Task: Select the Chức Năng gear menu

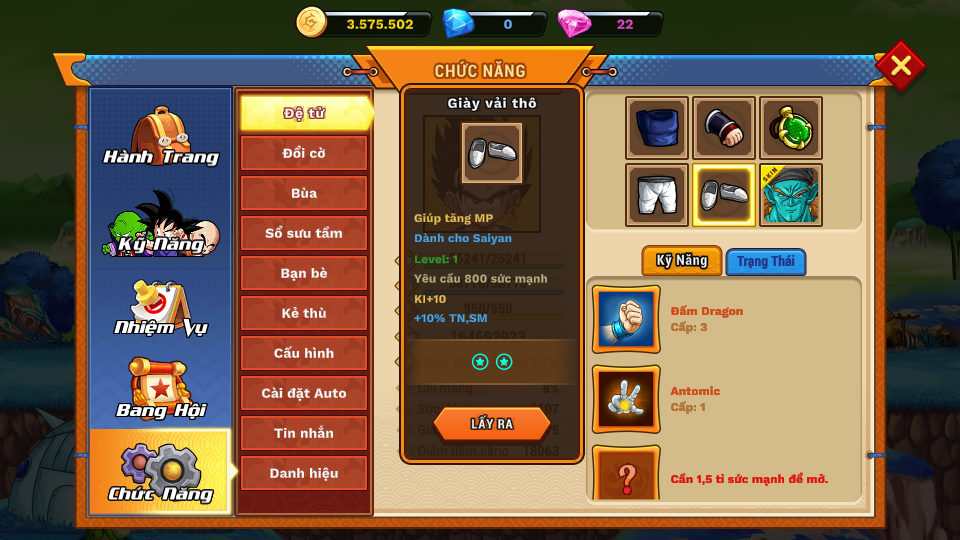Action: point(160,472)
